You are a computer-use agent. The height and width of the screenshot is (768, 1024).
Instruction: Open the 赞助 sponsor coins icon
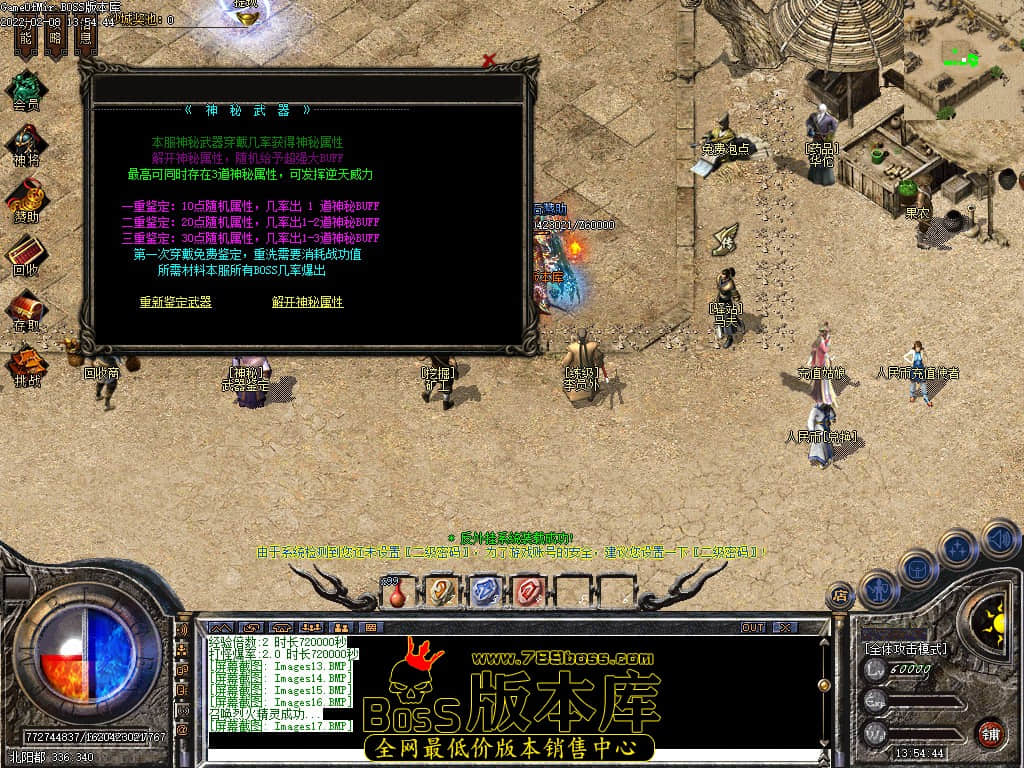[26, 199]
